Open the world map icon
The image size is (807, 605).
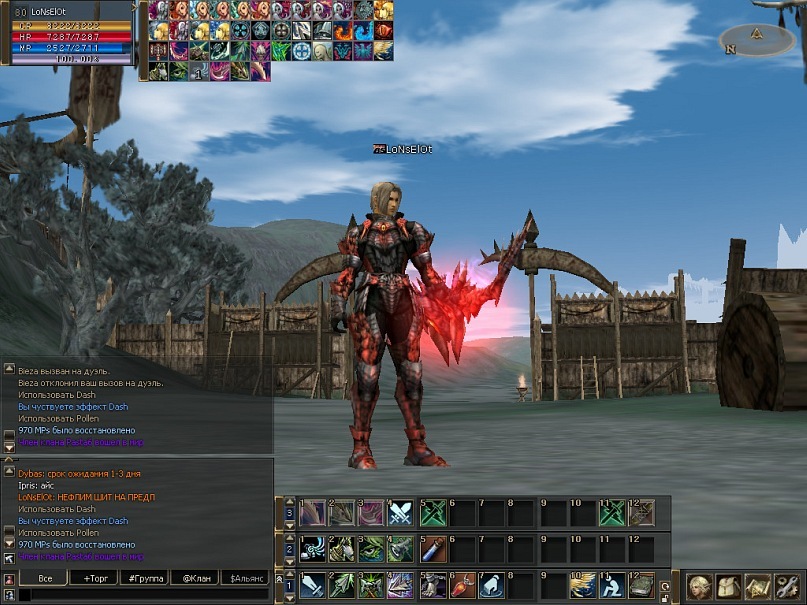[x=758, y=587]
